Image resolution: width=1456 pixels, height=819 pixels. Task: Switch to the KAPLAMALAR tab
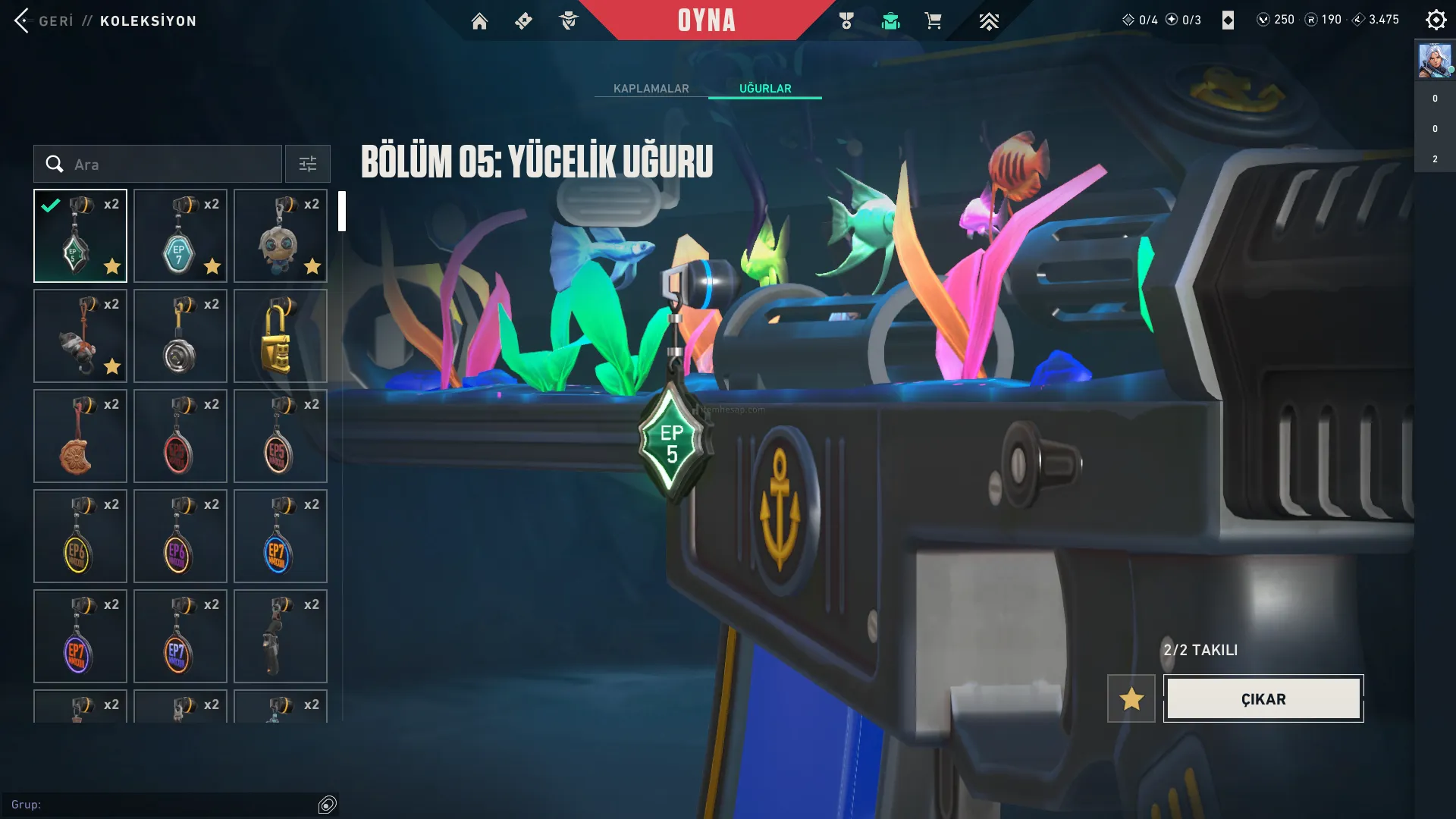click(651, 89)
